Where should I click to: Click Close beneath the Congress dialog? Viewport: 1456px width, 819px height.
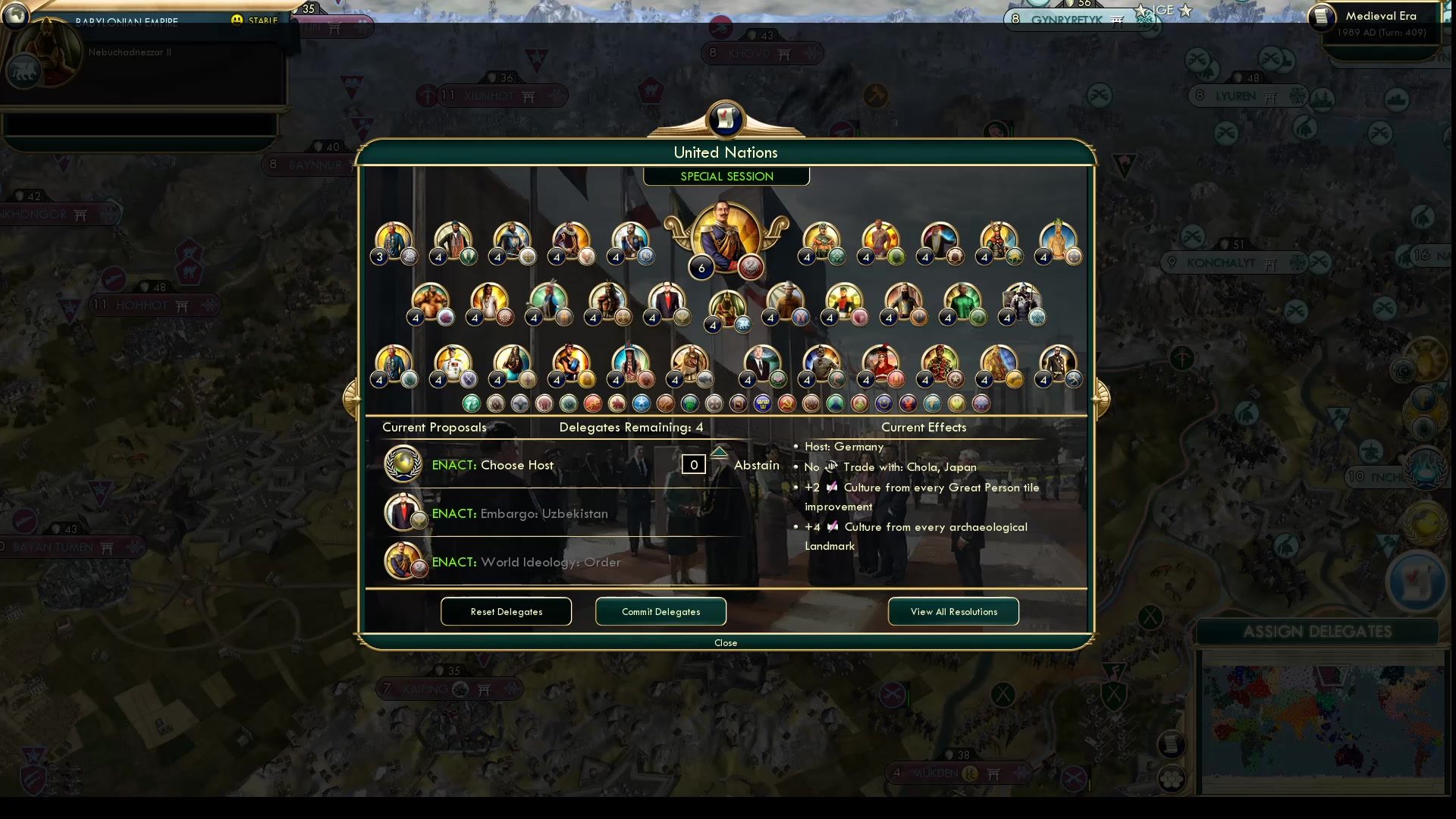[x=725, y=642]
